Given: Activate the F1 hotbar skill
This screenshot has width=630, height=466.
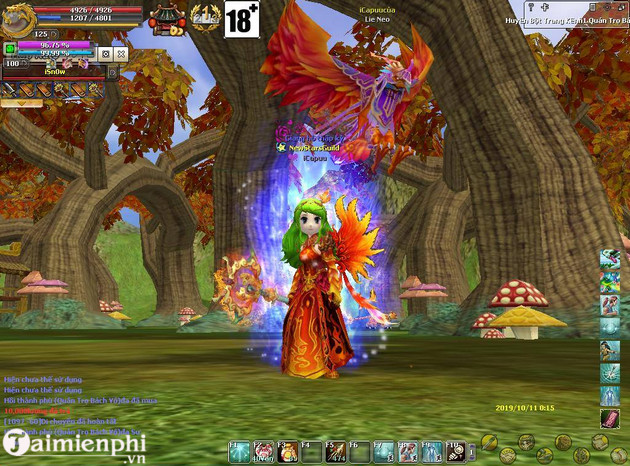Looking at the screenshot, I should (x=240, y=452).
